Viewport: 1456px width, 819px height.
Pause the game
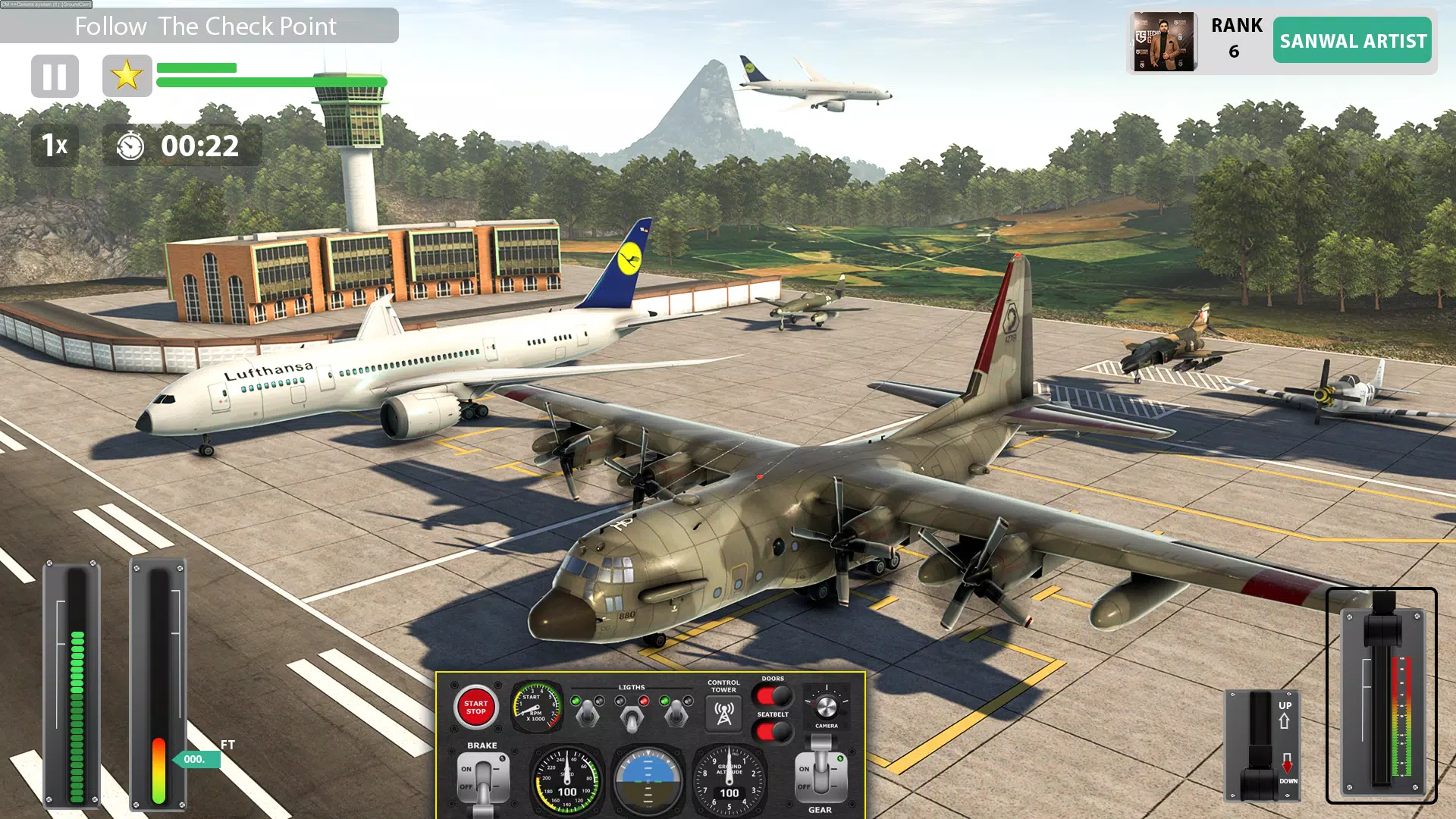(x=55, y=76)
